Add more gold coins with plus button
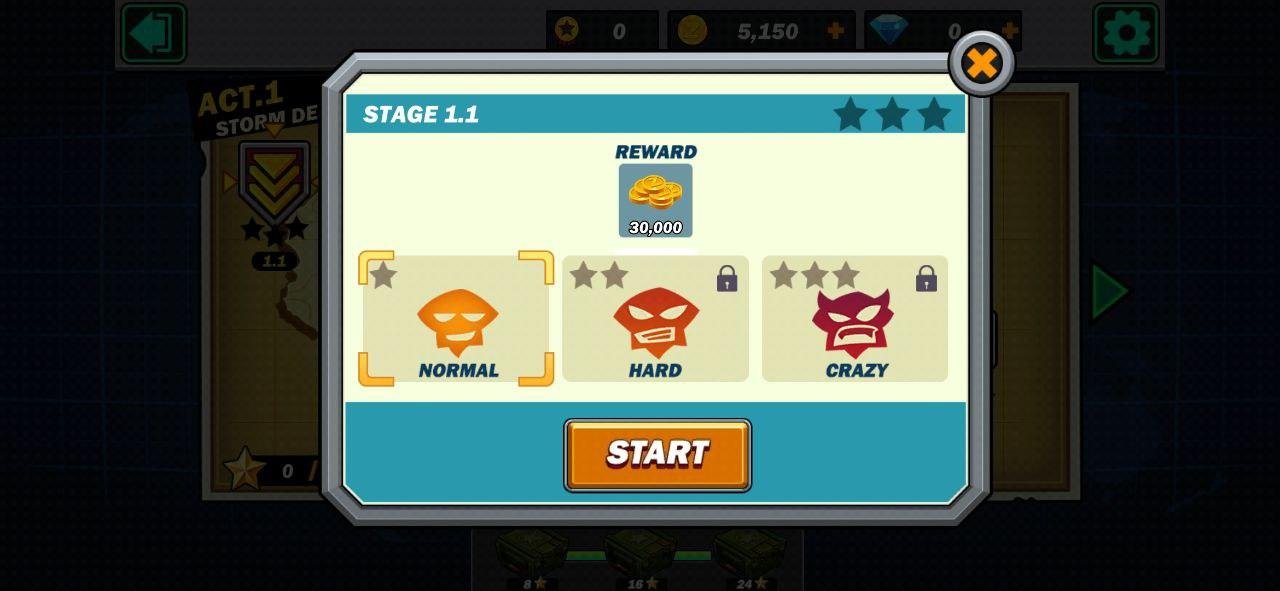This screenshot has height=591, width=1280. pos(835,31)
